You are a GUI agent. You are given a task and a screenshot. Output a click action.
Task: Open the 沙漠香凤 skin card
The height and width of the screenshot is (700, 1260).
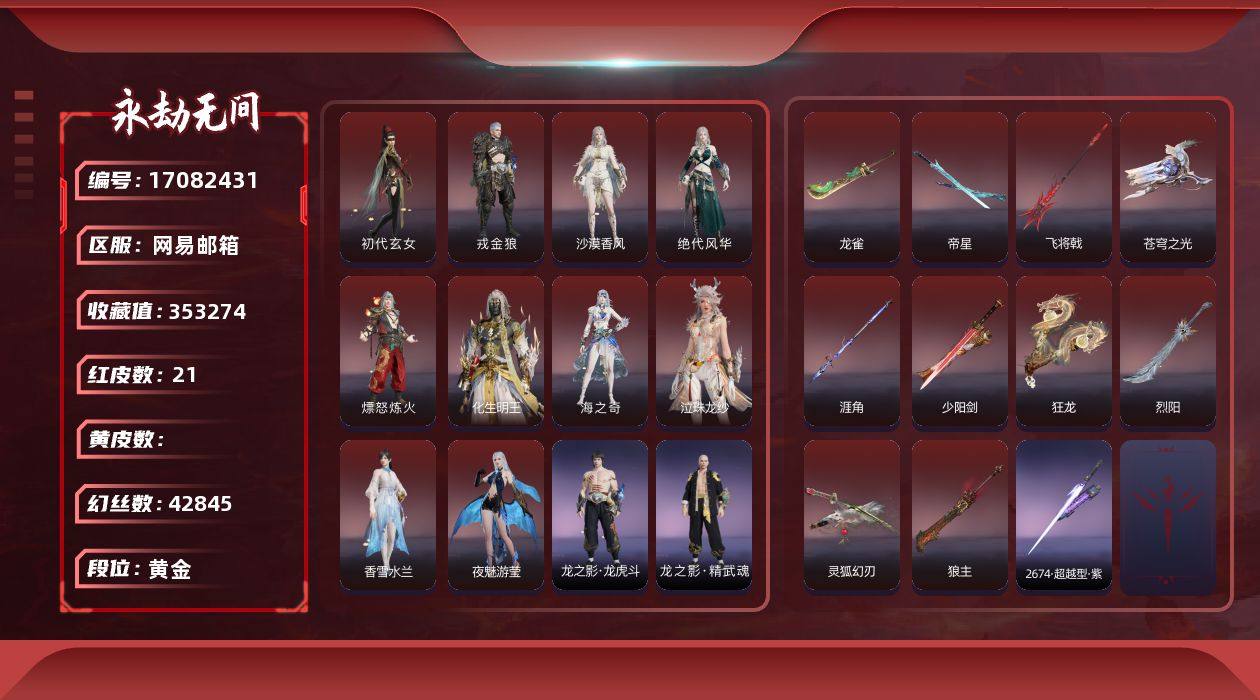click(600, 187)
